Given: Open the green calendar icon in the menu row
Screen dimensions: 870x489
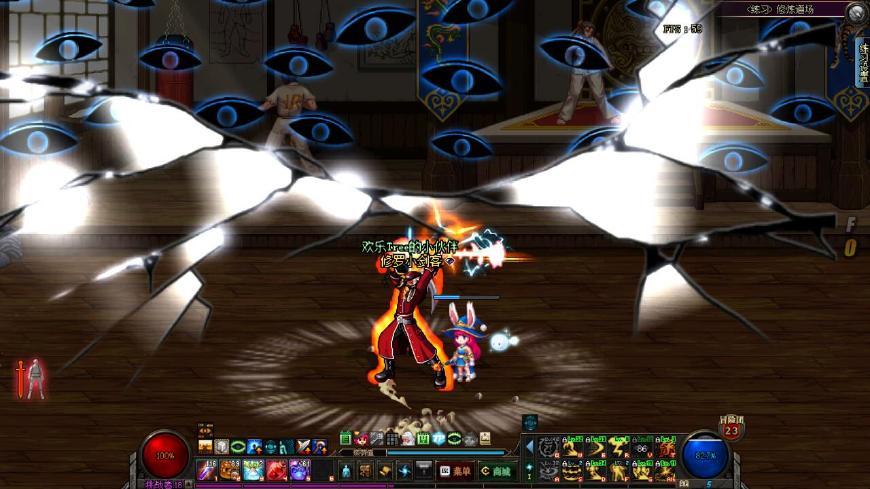Looking at the screenshot, I should click(x=346, y=439).
